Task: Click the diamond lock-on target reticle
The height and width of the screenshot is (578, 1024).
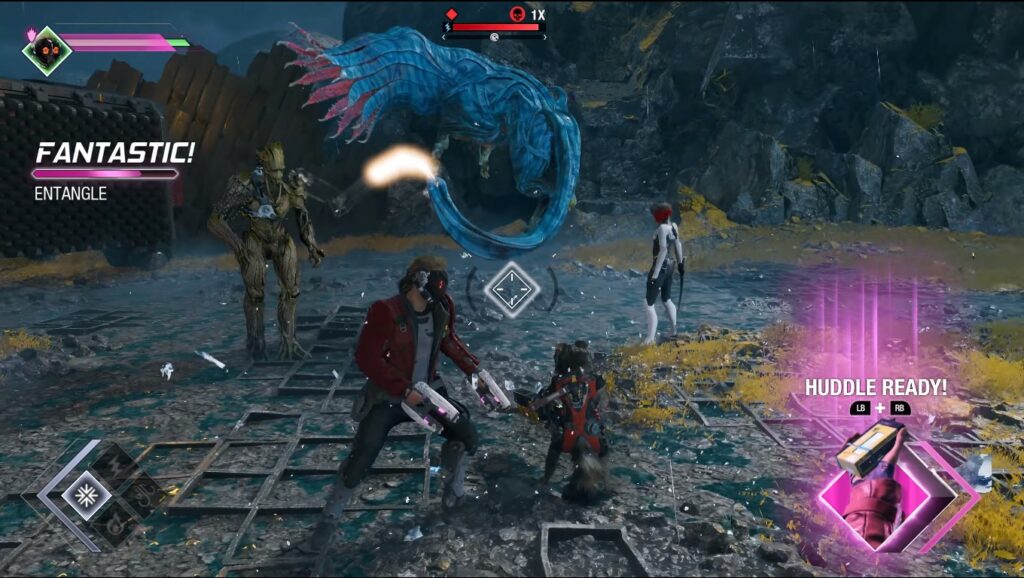Action: (511, 289)
